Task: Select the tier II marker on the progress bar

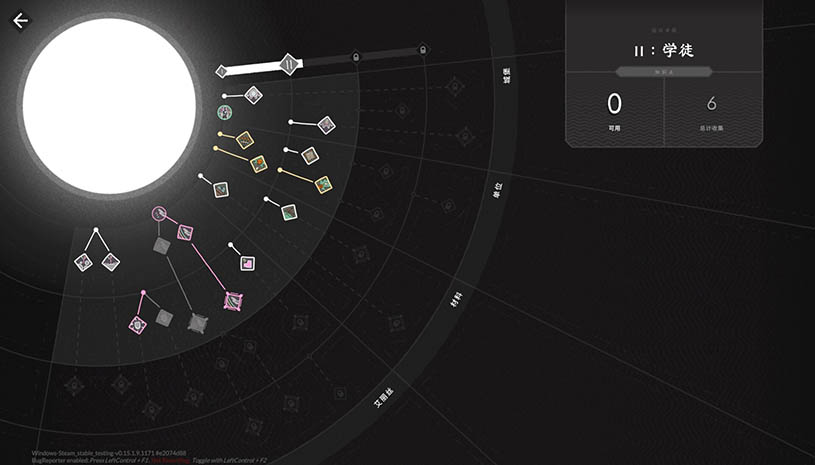Action: point(288,65)
